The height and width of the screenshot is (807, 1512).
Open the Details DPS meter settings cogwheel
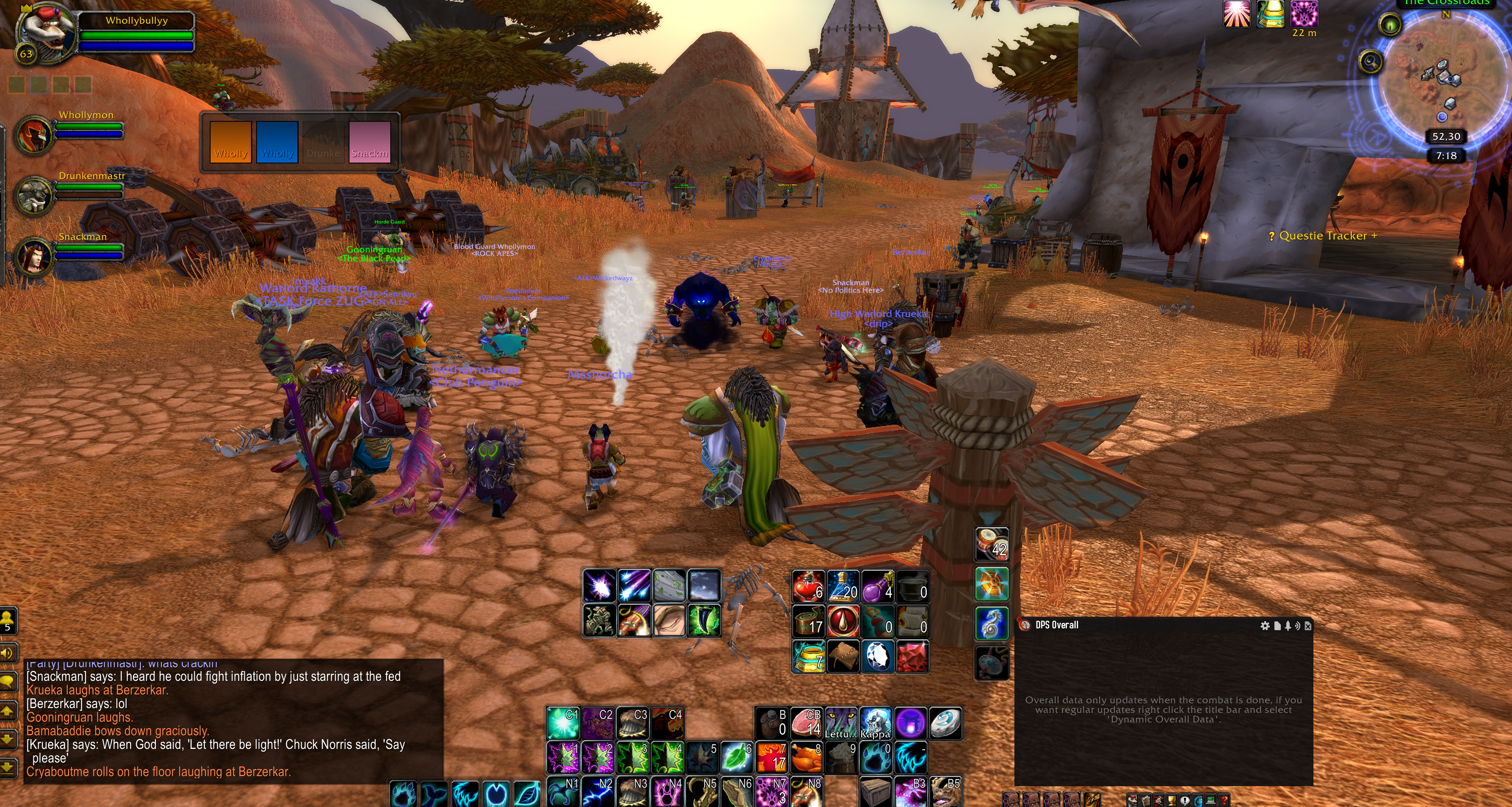[1265, 626]
